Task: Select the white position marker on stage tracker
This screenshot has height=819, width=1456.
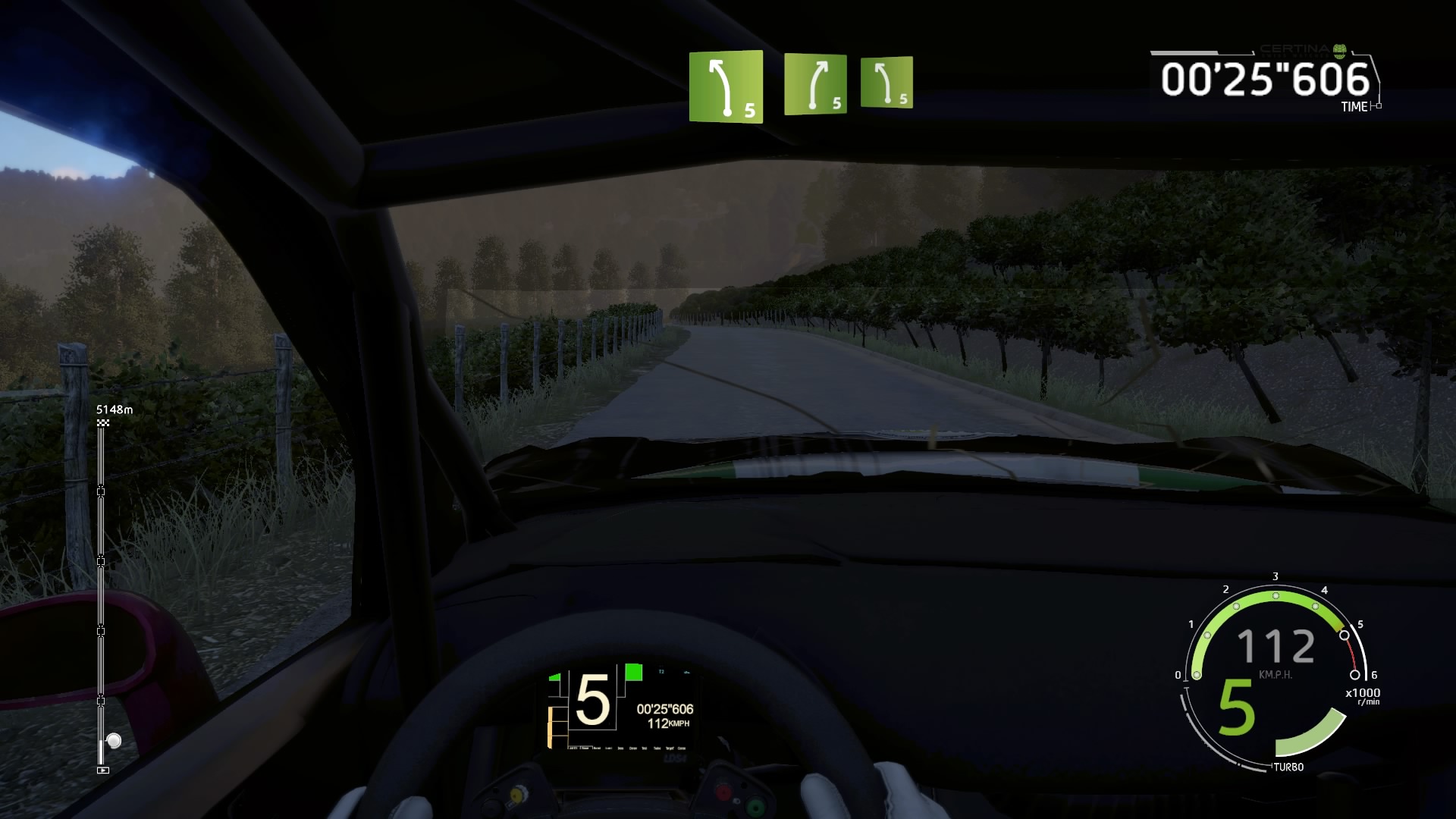Action: (114, 740)
